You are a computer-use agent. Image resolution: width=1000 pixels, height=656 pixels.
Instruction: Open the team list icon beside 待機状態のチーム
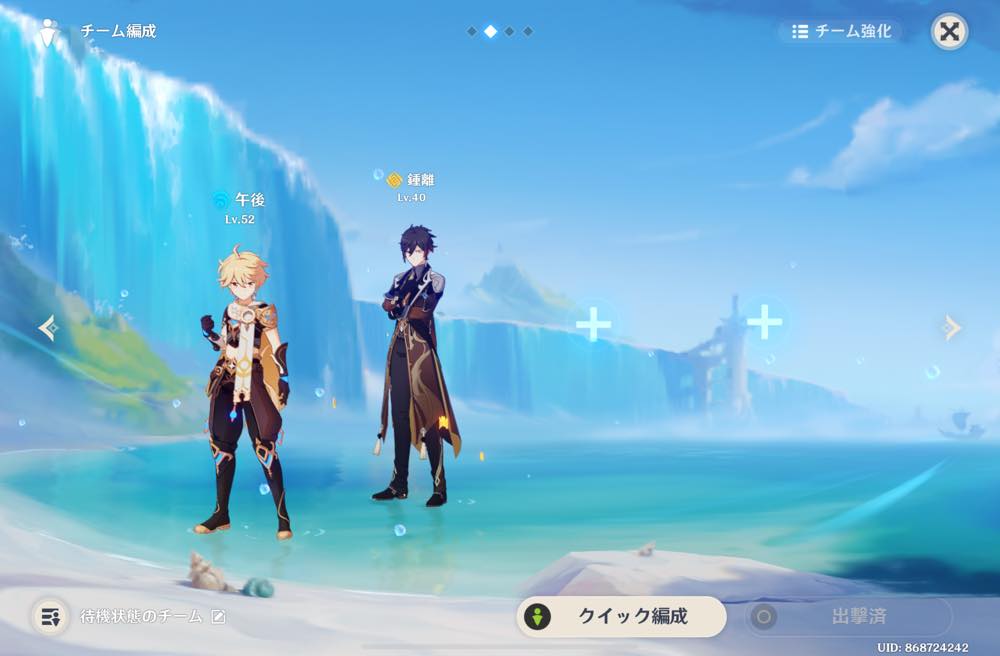[49, 616]
